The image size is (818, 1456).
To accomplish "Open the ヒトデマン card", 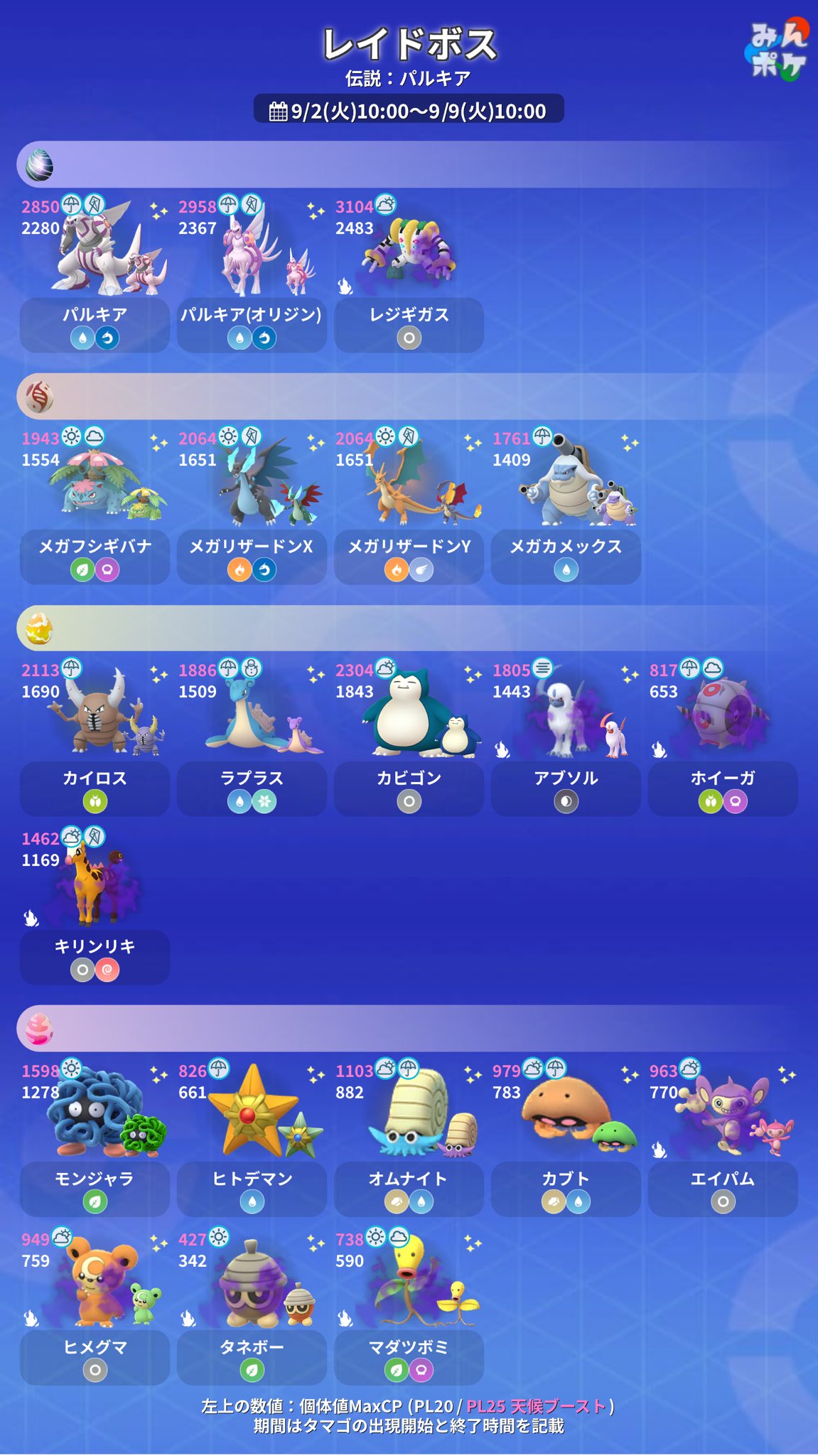I will click(252, 1139).
